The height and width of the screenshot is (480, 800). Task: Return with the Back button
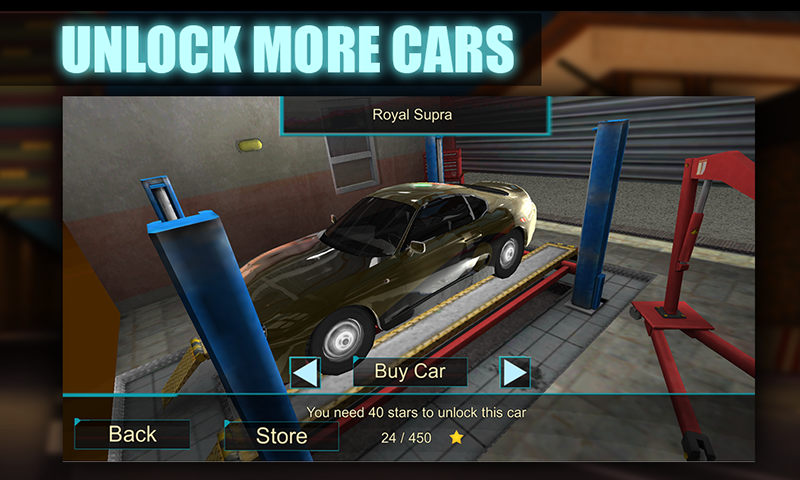(132, 434)
